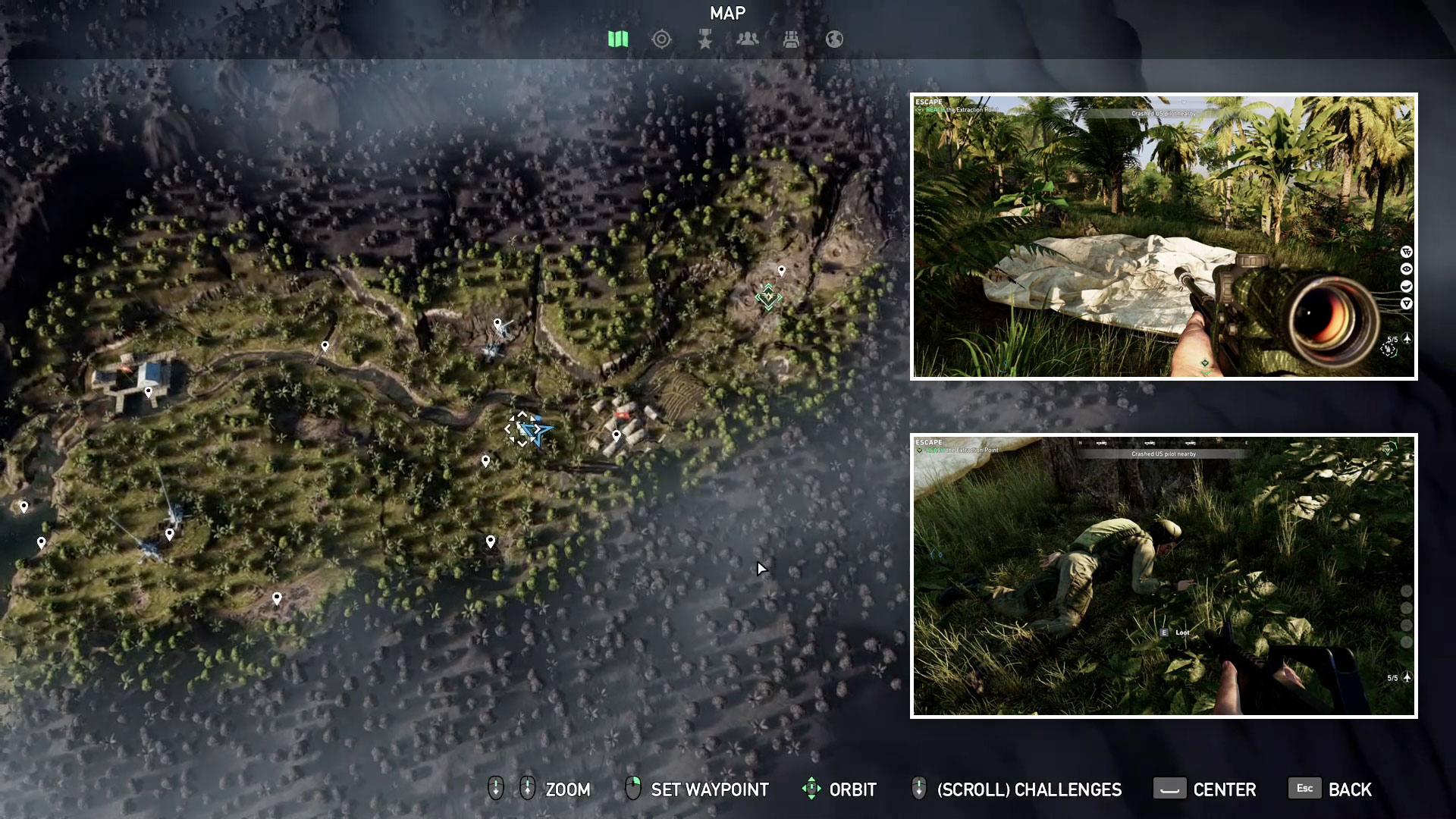The width and height of the screenshot is (1456, 819).
Task: Select the green extraction point marker
Action: click(768, 297)
